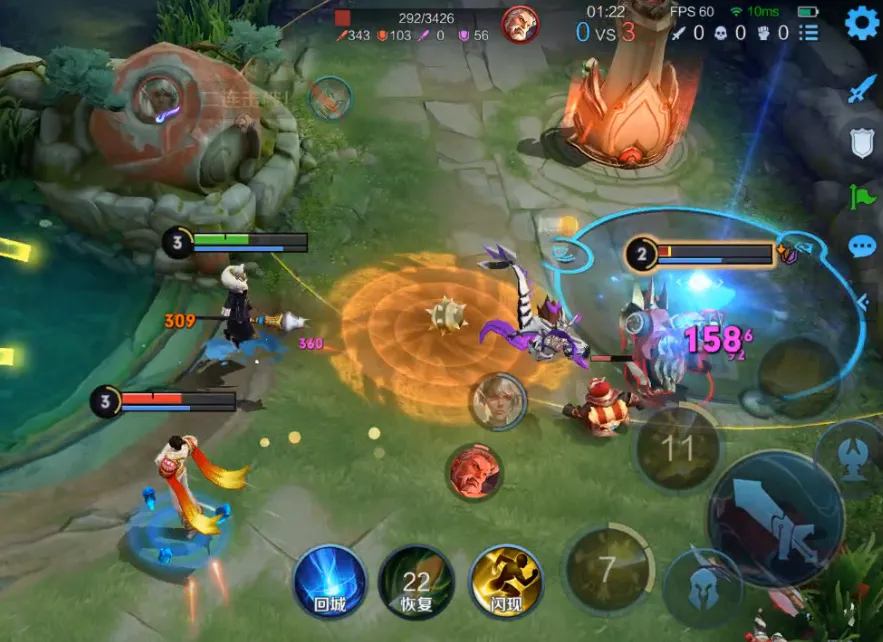The image size is (883, 642).
Task: Activate the 回城 recall spell
Action: point(329,581)
